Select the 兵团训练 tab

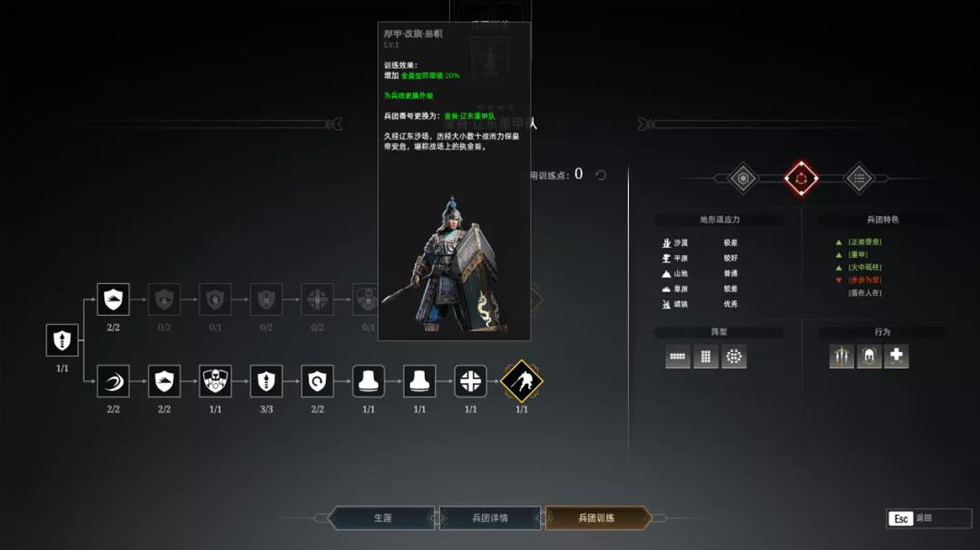click(597, 518)
